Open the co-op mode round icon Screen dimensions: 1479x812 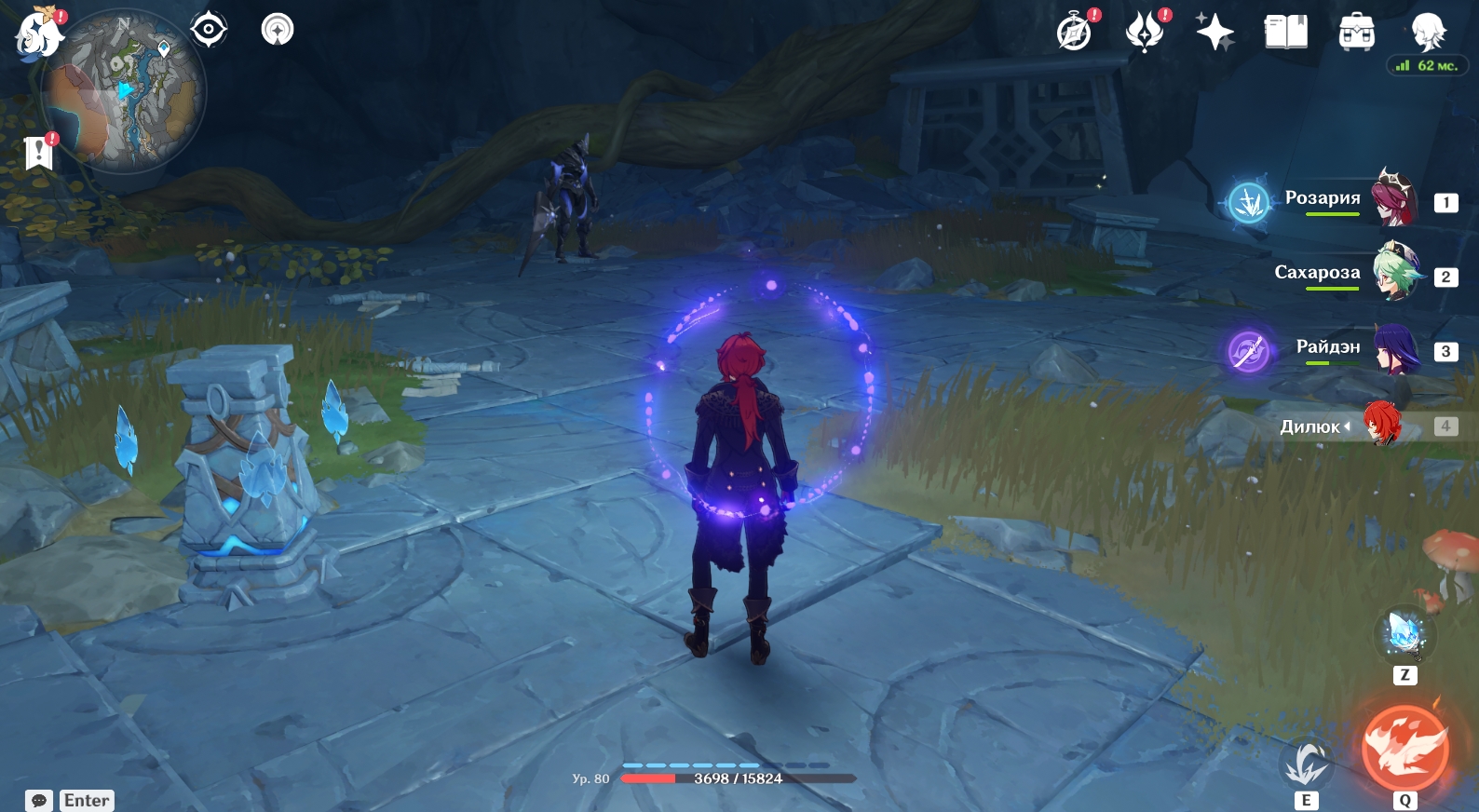click(x=277, y=30)
